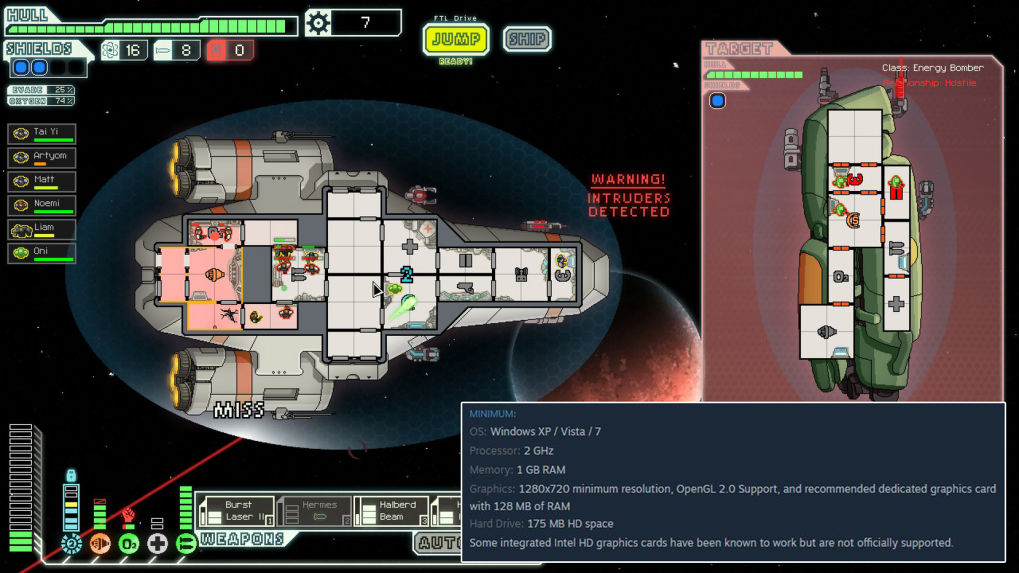Select crew member Artyom
Viewport: 1019px width, 573px height.
click(x=42, y=157)
